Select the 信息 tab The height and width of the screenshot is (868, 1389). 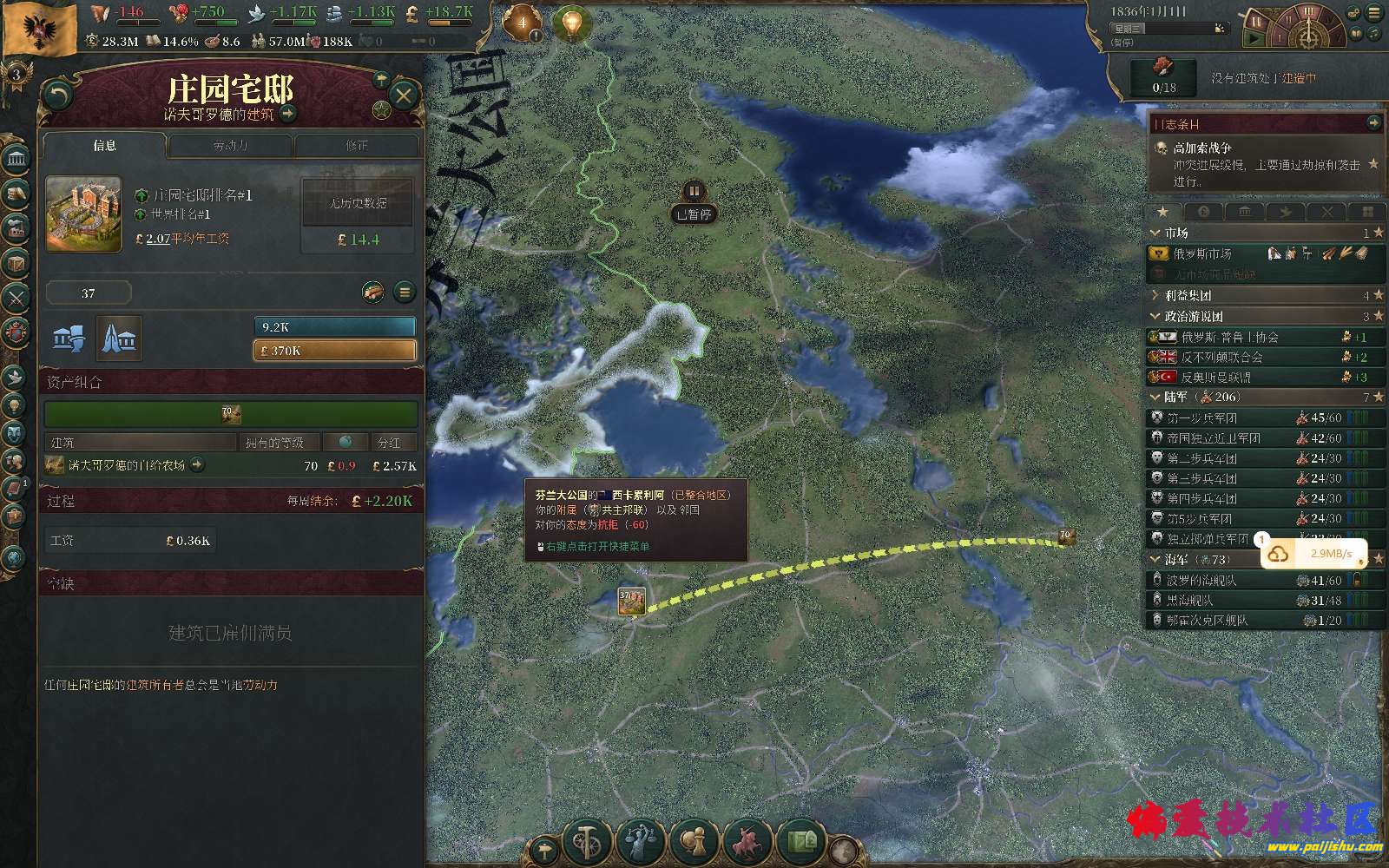[104, 146]
